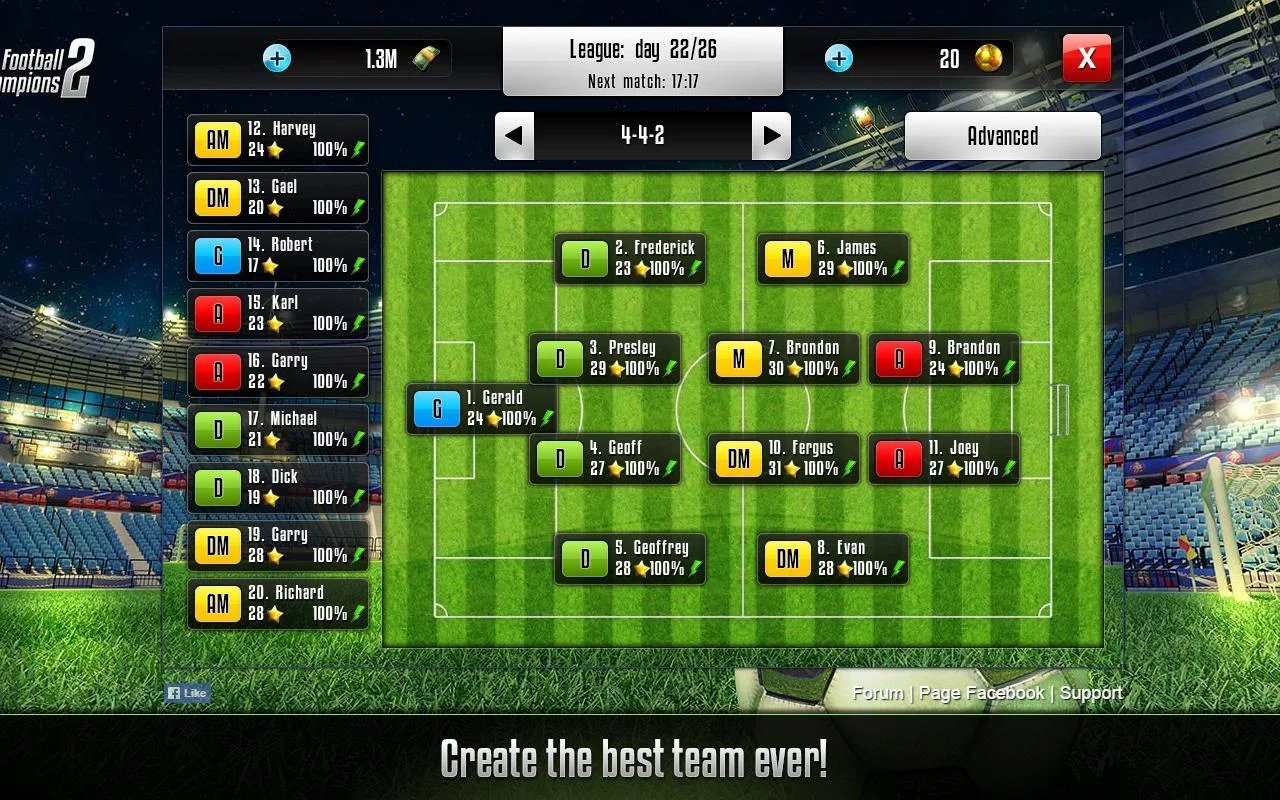Choose midfielder 6. James on the pitch
Screen dimensions: 1280x800
pos(833,259)
